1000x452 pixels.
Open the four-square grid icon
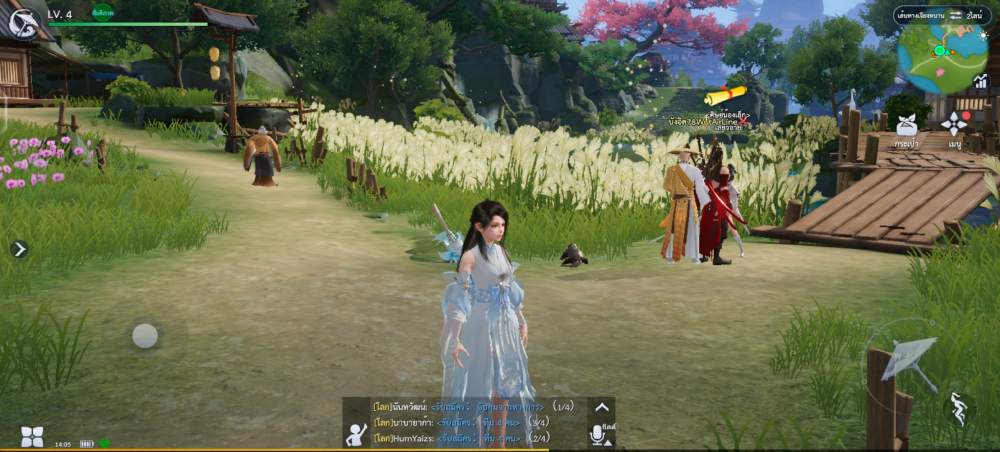32,436
